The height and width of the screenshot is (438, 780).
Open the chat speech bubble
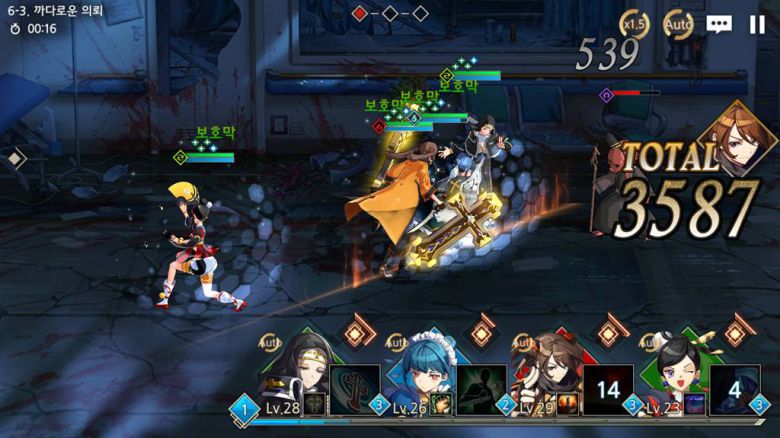pyautogui.click(x=718, y=24)
